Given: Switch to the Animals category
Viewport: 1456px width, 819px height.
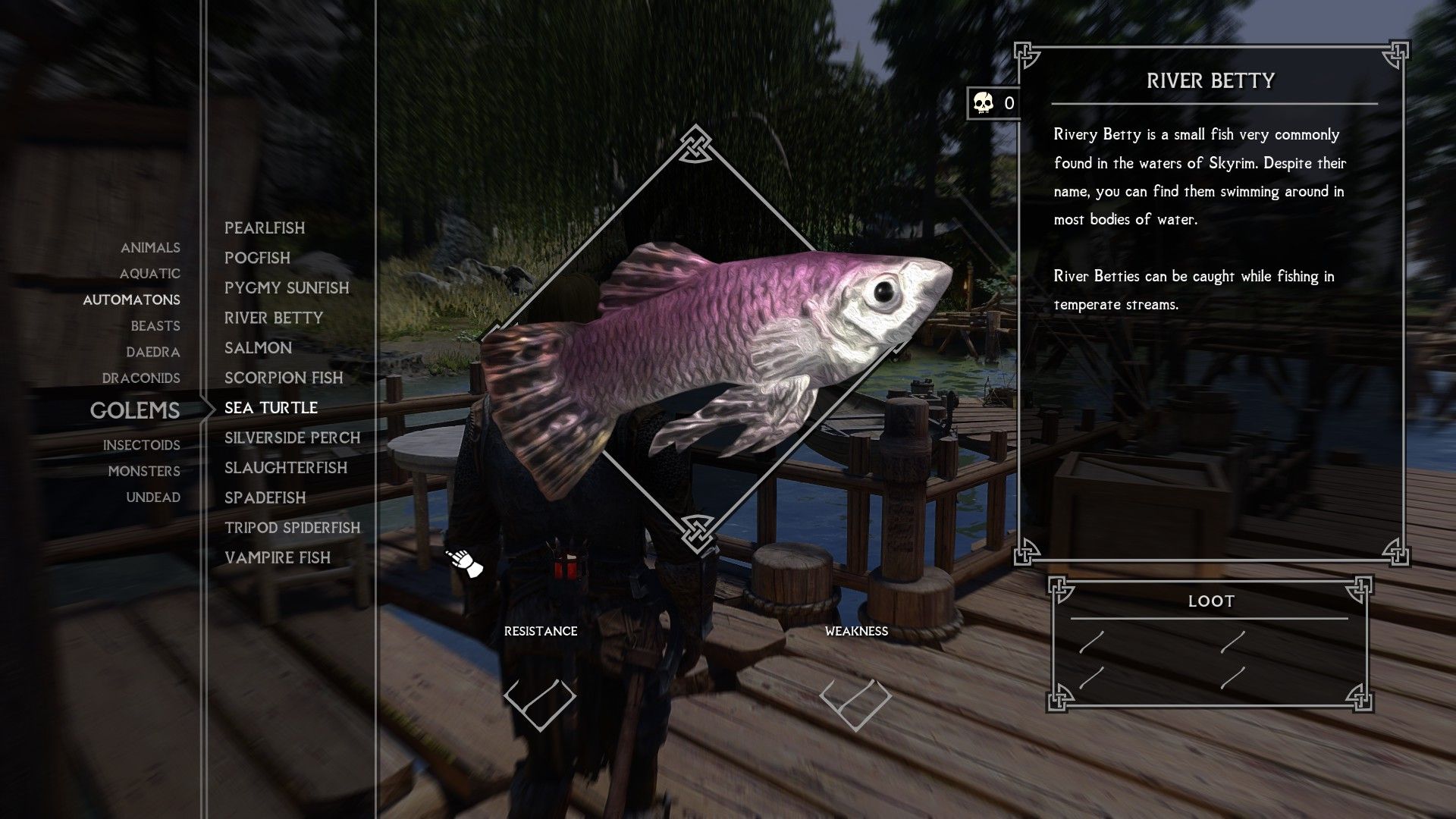Looking at the screenshot, I should point(150,247).
